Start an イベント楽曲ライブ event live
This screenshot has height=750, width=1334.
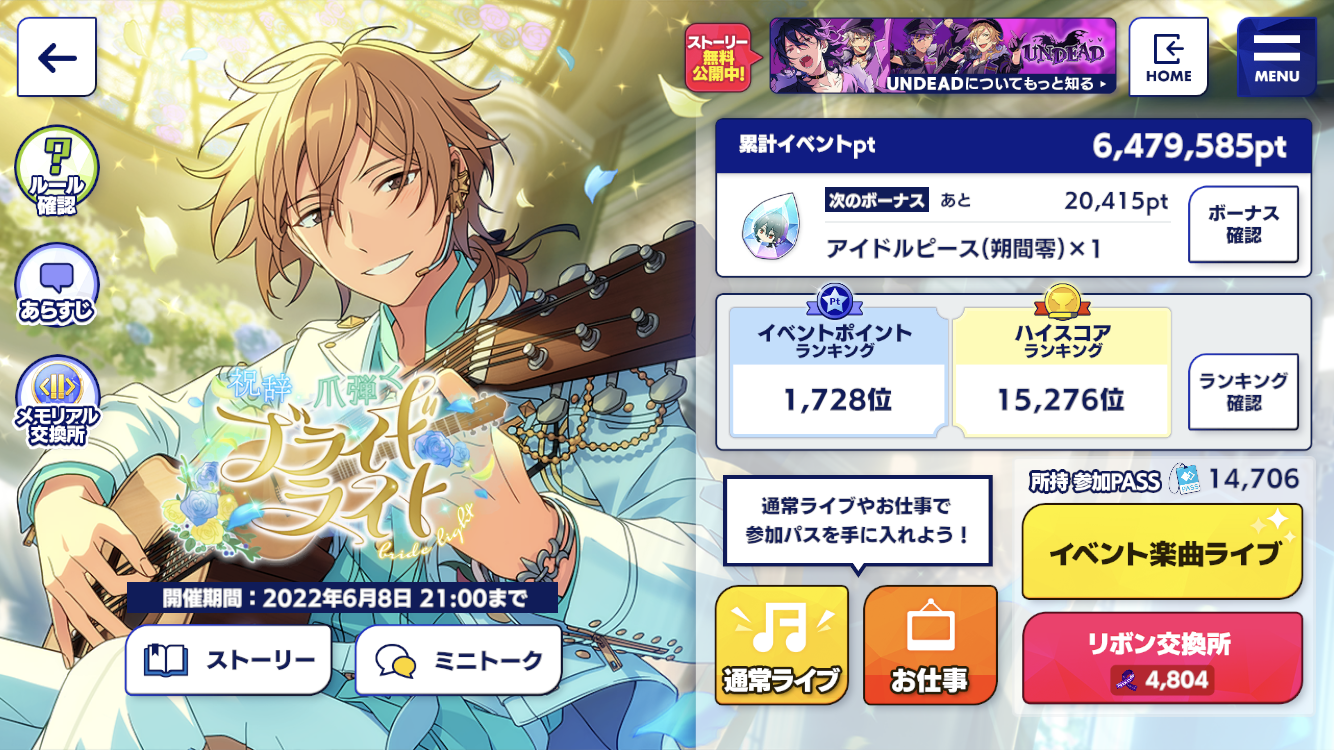1162,552
